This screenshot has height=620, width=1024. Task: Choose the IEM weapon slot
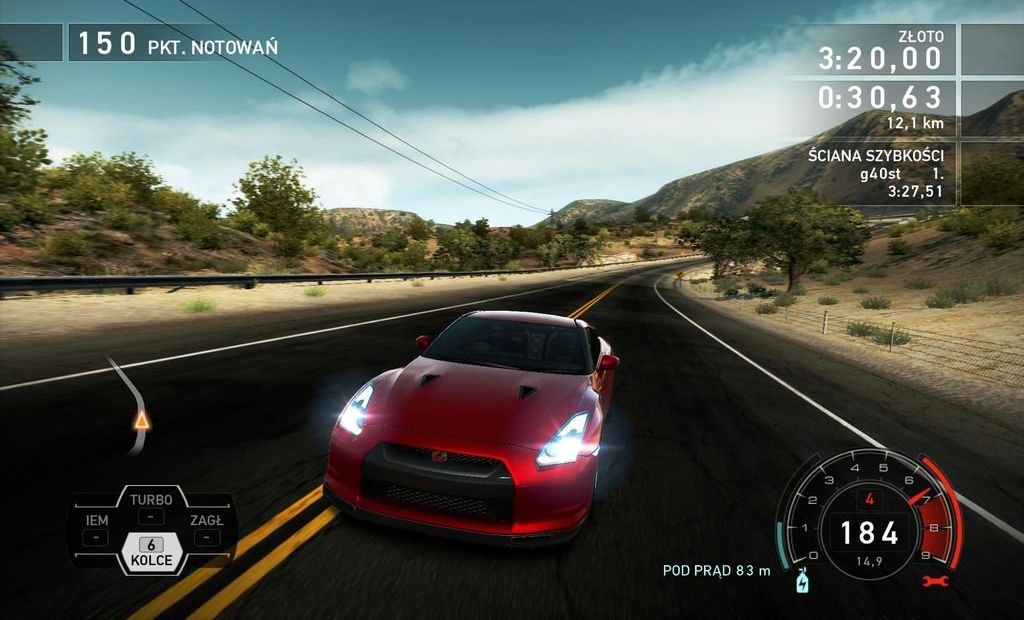click(x=97, y=528)
